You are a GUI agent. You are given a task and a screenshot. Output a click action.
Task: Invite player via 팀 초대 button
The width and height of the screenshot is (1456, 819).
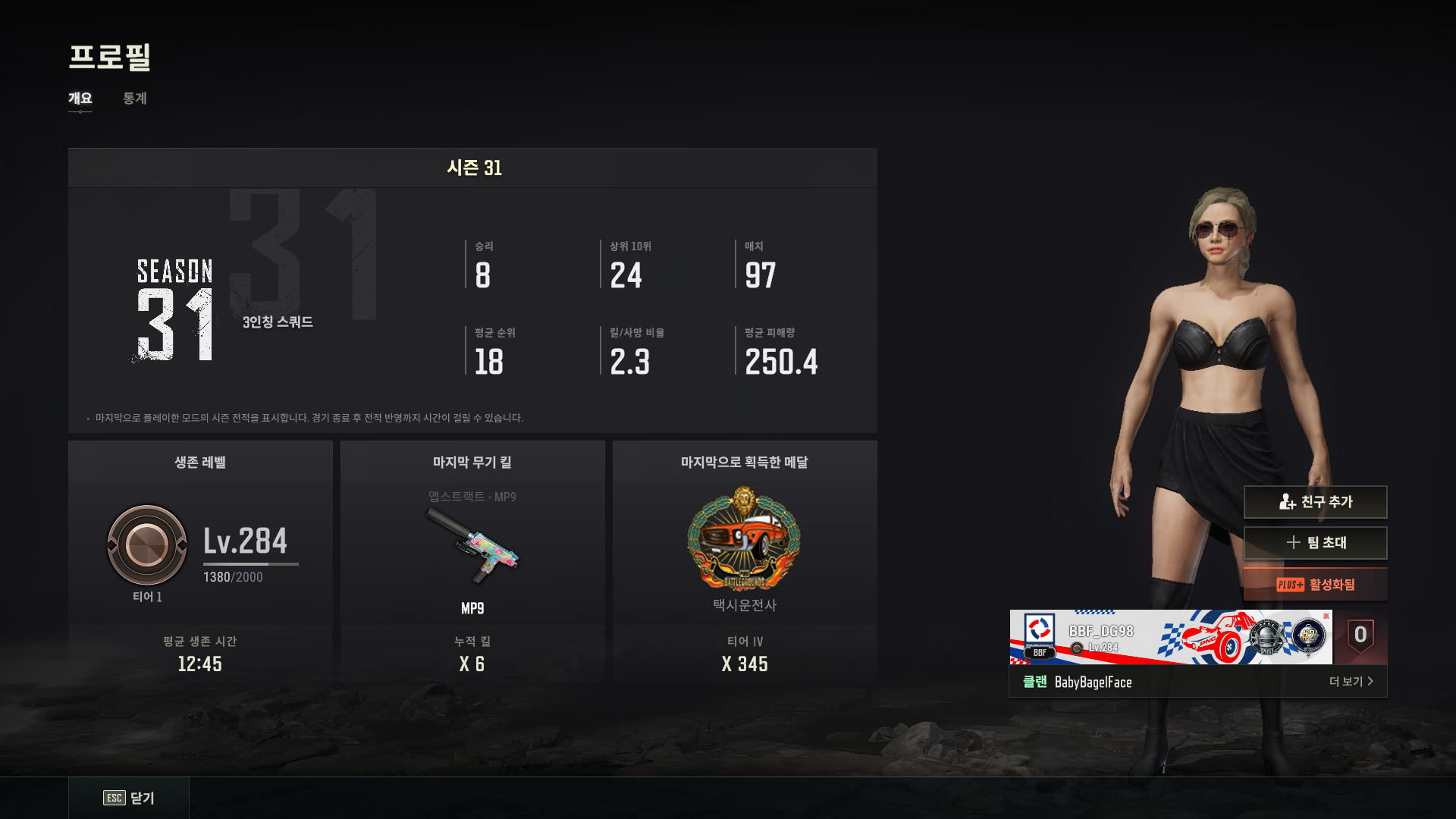pos(1315,543)
